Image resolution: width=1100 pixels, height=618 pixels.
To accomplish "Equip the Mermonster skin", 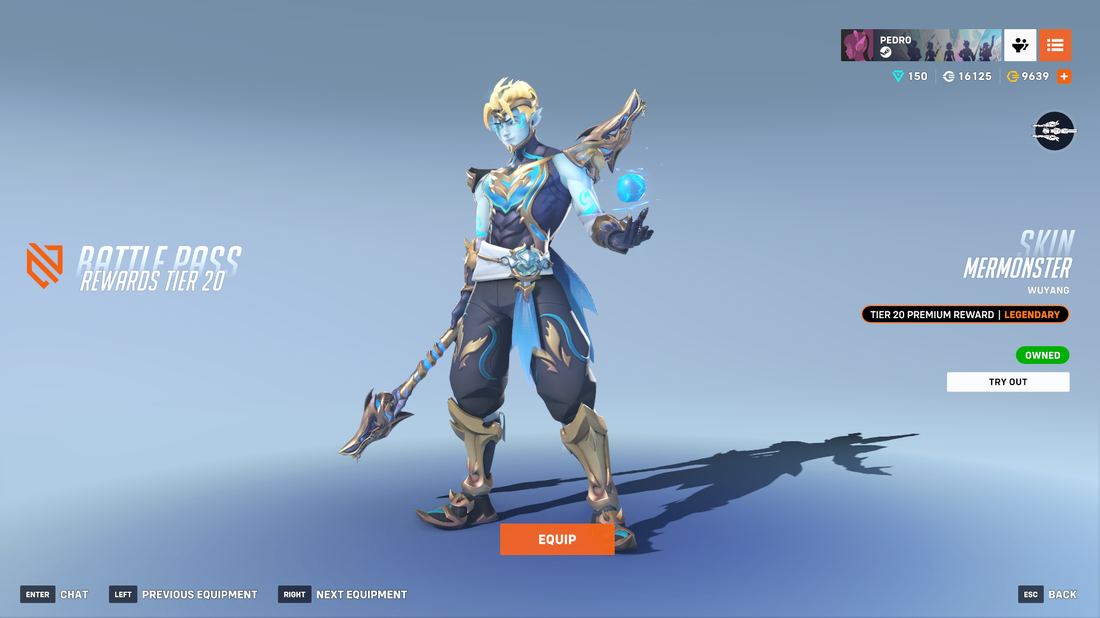I will point(557,539).
